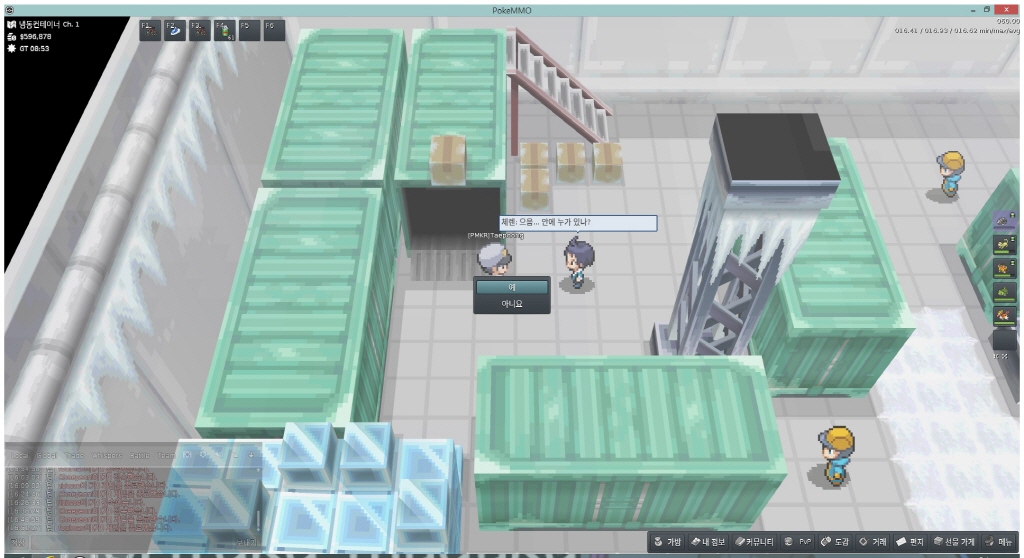Close the PokeMMO window

coord(1007,8)
